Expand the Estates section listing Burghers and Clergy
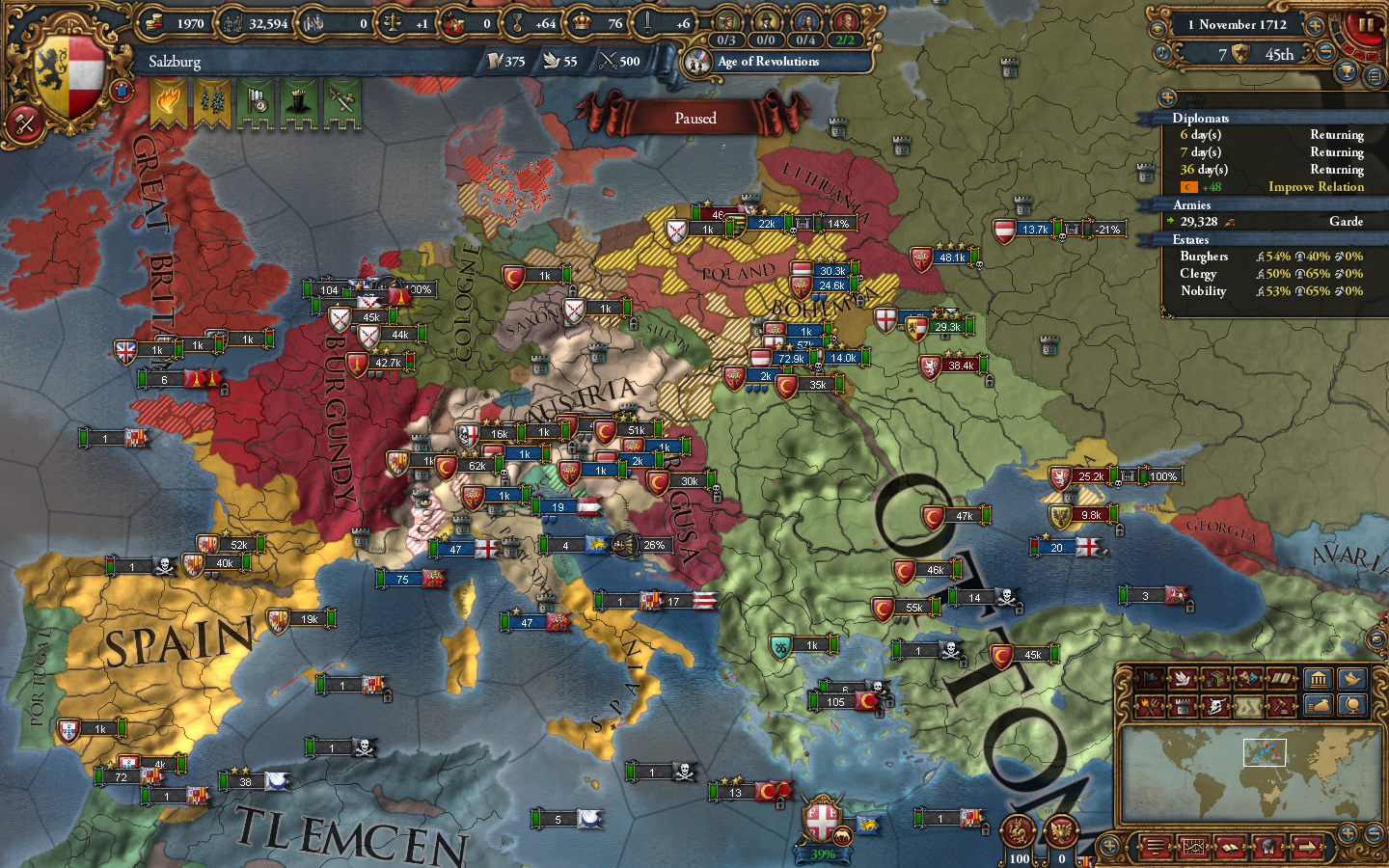This screenshot has width=1389, height=868. (1196, 239)
